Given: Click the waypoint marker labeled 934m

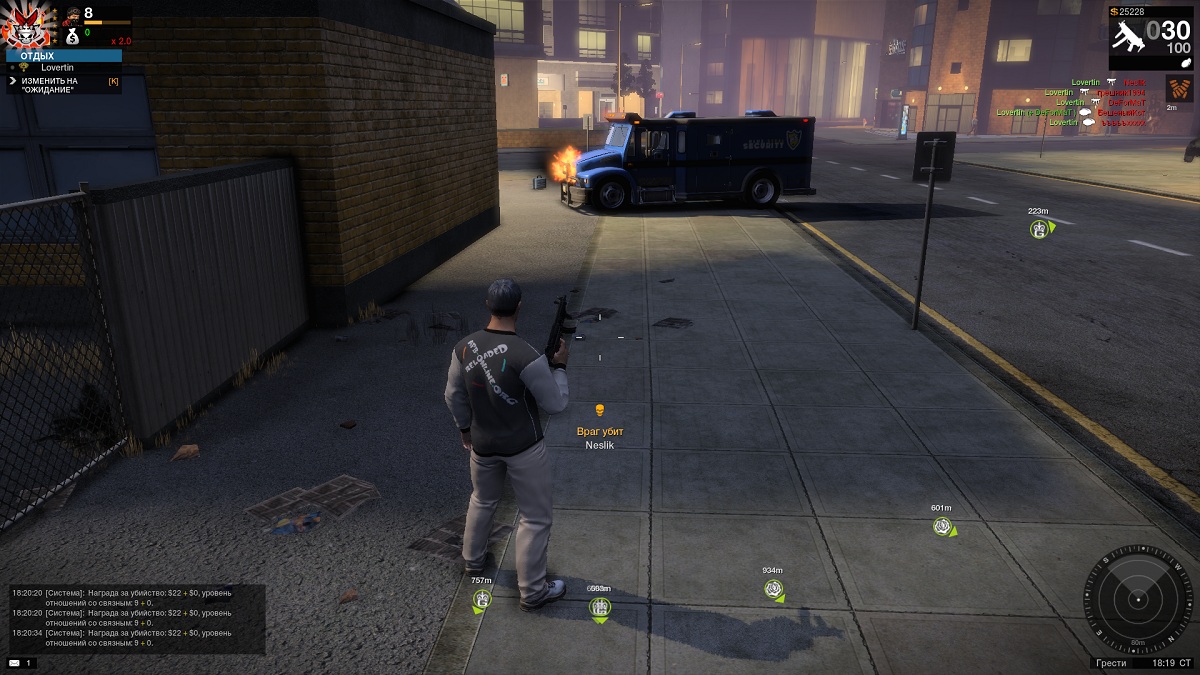Looking at the screenshot, I should (773, 588).
